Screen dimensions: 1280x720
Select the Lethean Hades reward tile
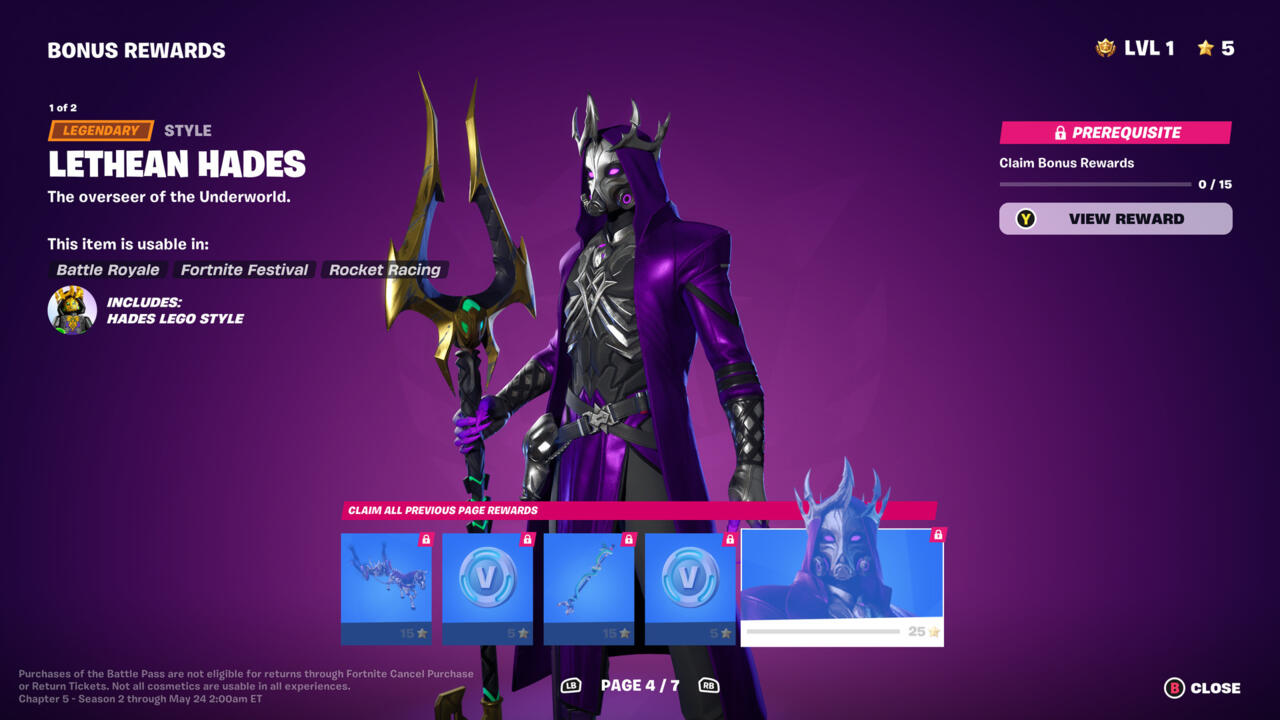tap(841, 587)
